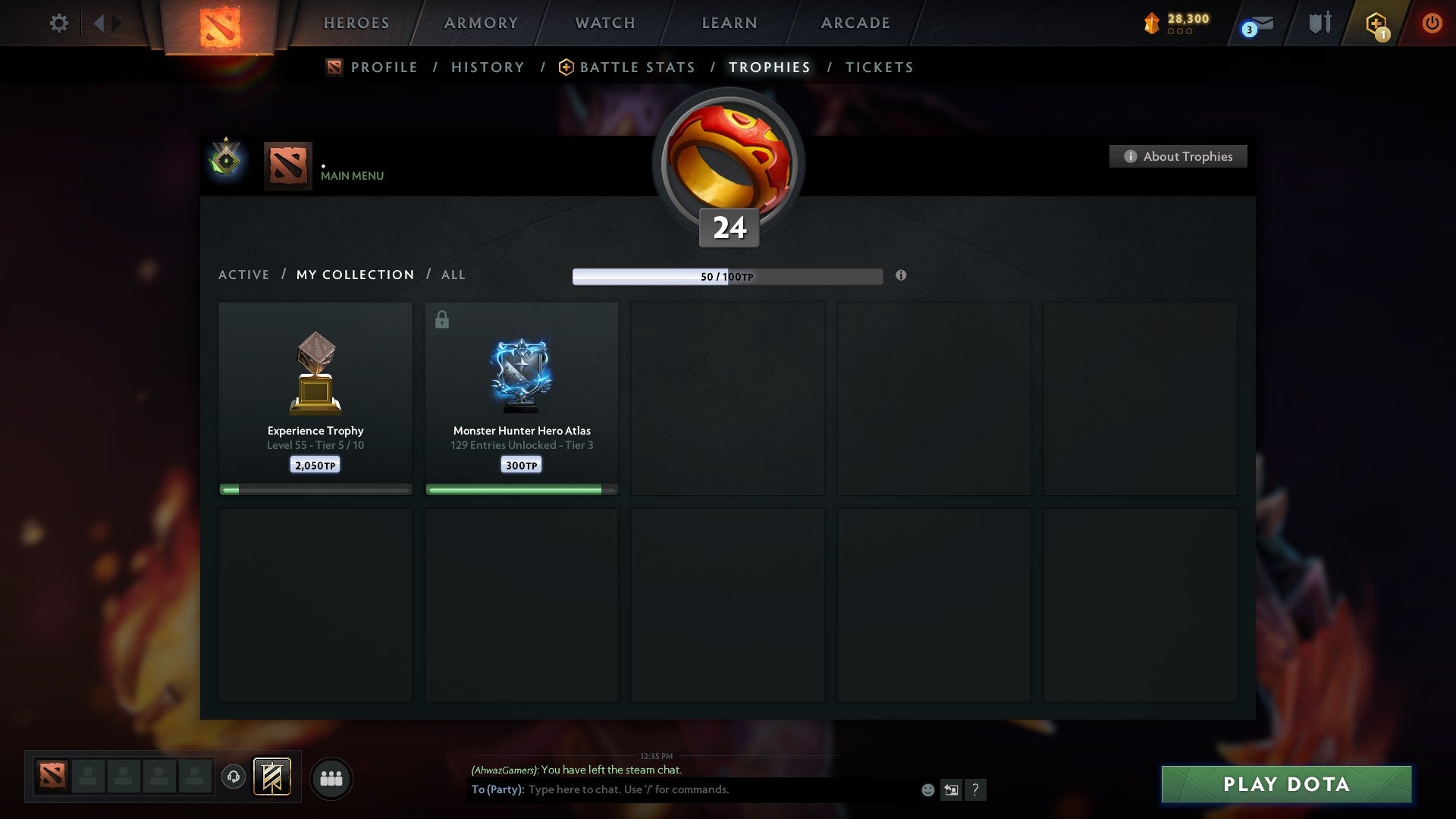Open Dota Plus via the hexagon plus icon
1456x819 pixels.
point(1376,23)
